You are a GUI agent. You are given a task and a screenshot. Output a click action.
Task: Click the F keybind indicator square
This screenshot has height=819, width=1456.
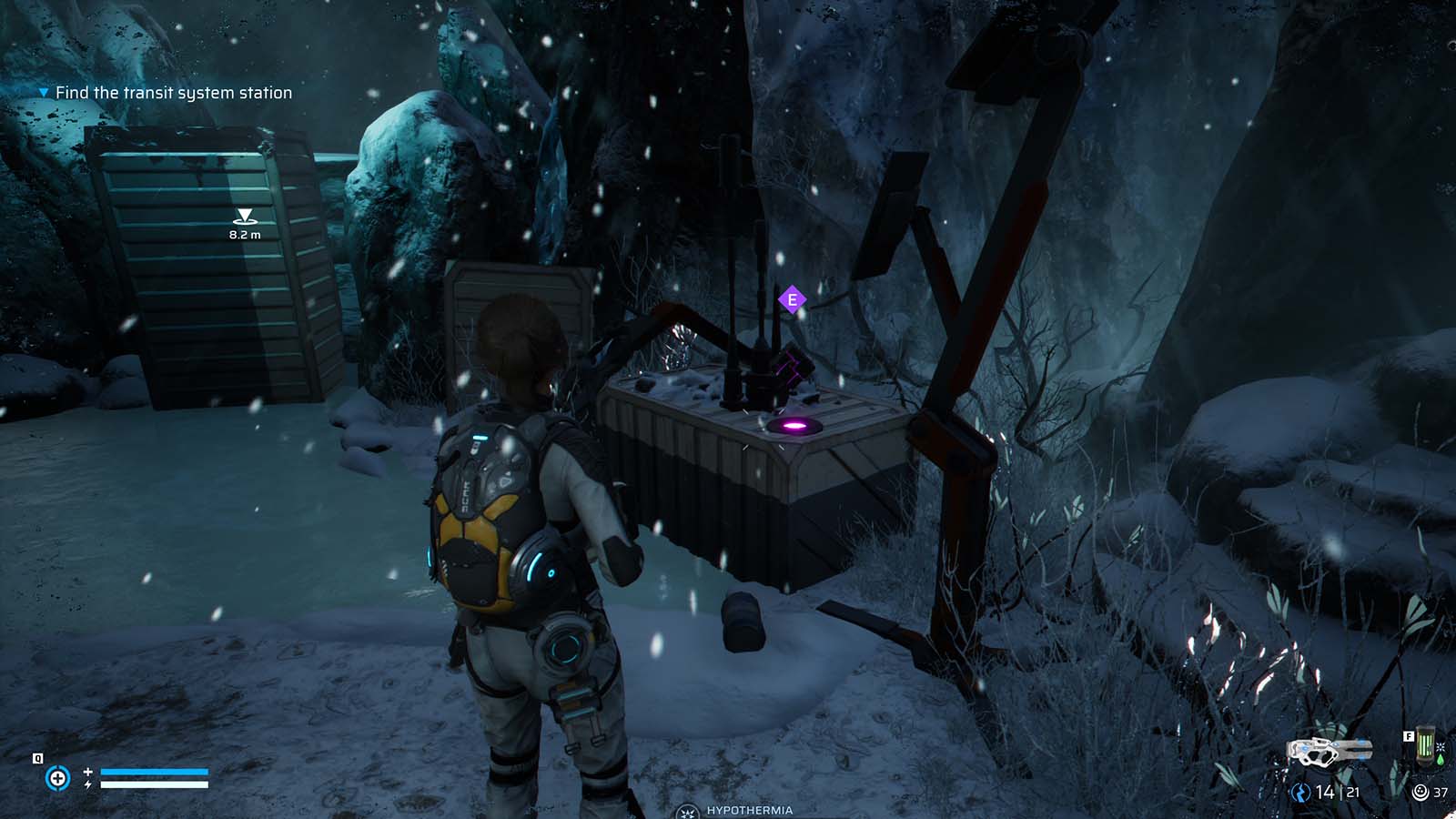click(x=1409, y=735)
